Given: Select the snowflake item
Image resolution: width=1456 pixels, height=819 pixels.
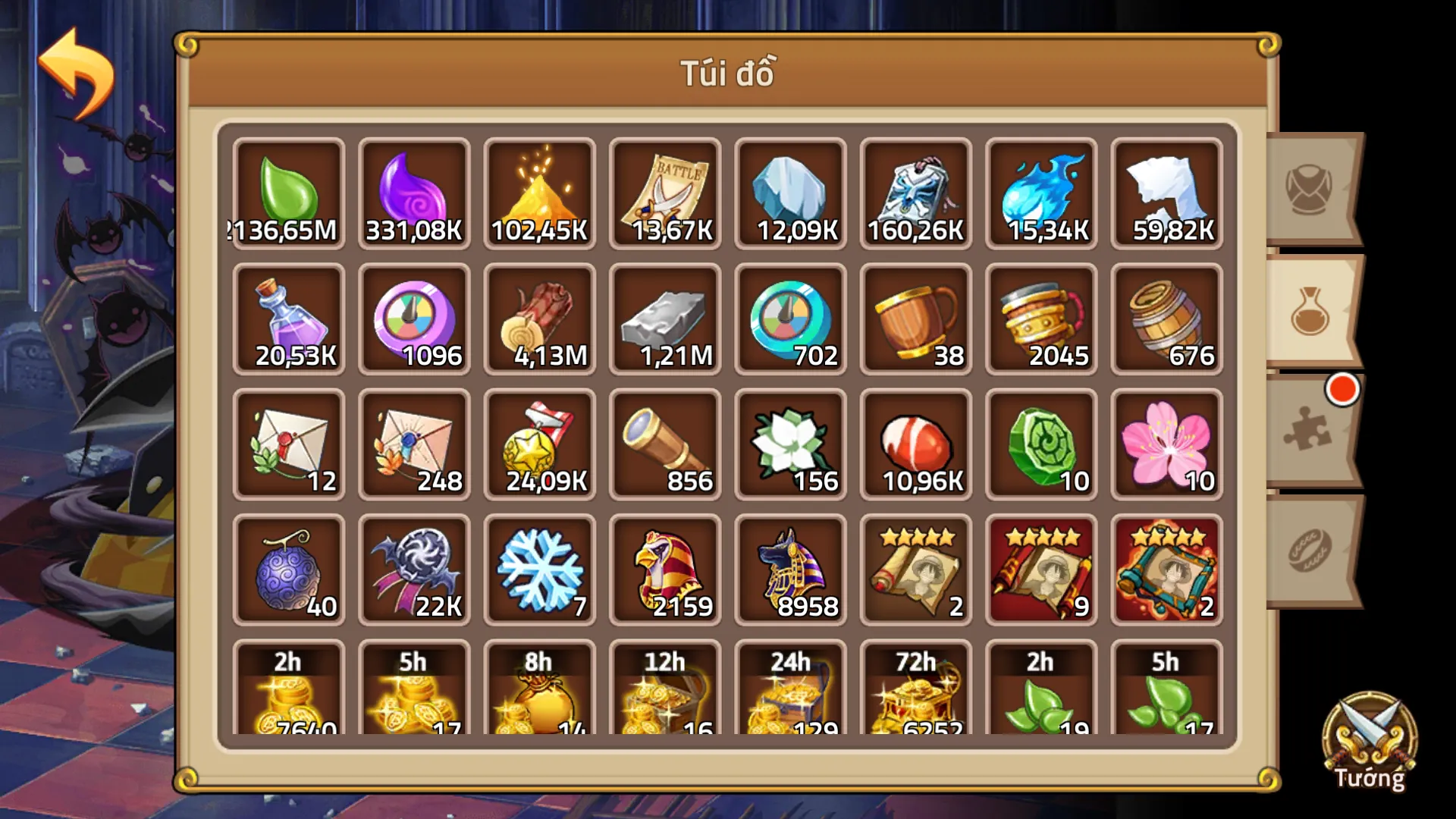Looking at the screenshot, I should 540,569.
